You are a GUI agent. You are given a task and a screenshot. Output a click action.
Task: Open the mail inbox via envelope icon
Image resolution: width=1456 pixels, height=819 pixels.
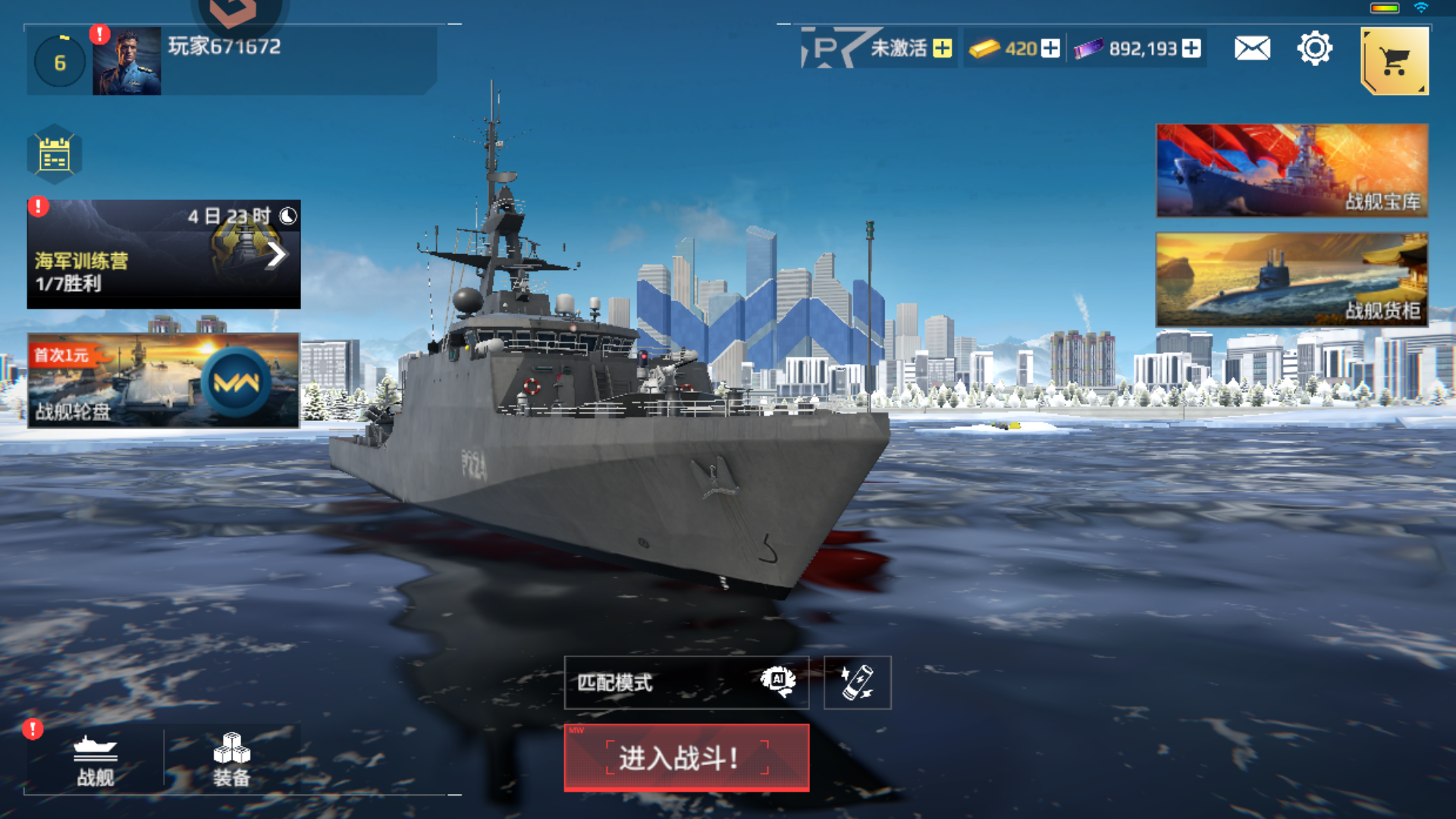(1251, 48)
